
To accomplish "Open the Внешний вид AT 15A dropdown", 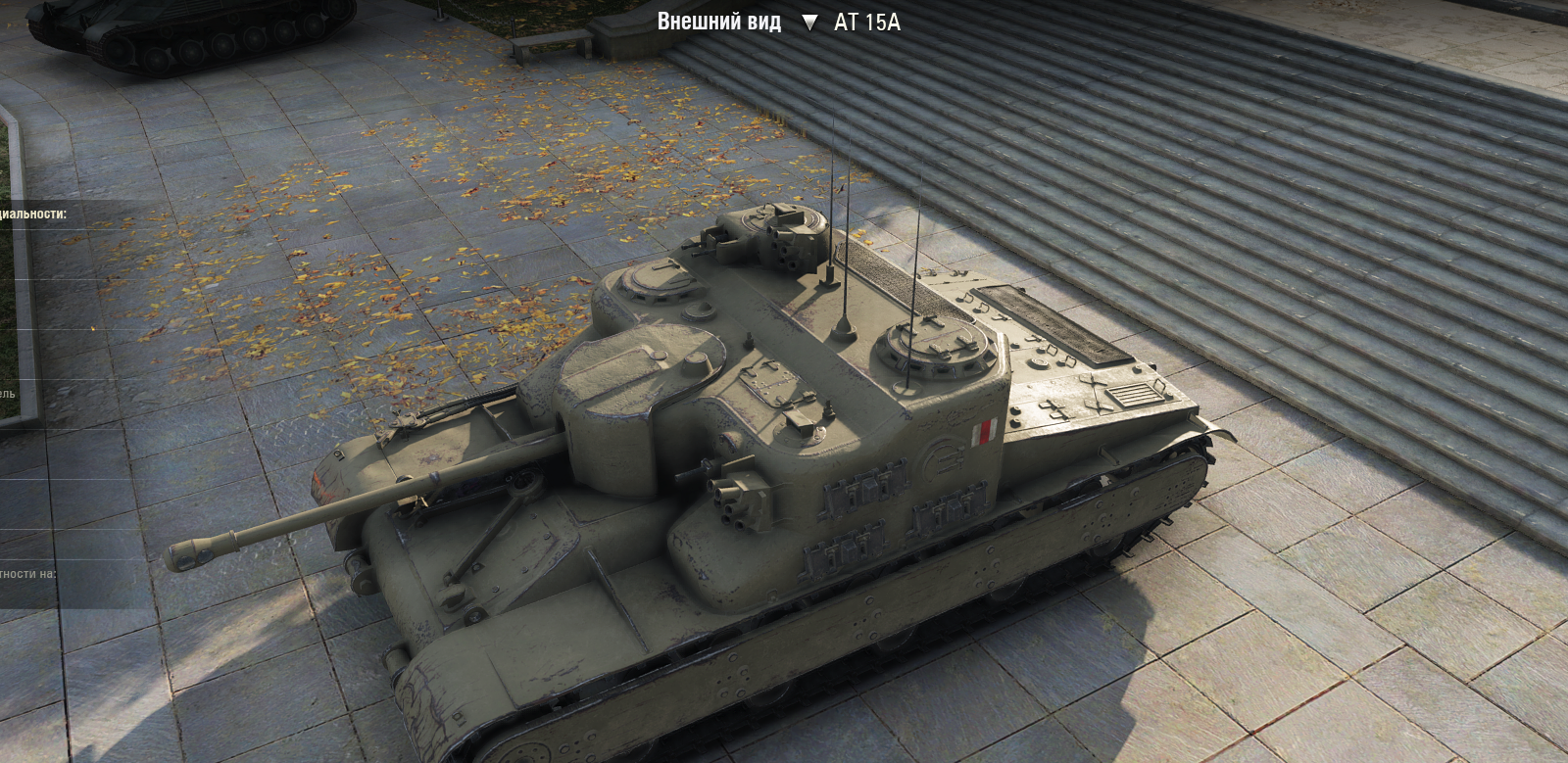I will (809, 23).
